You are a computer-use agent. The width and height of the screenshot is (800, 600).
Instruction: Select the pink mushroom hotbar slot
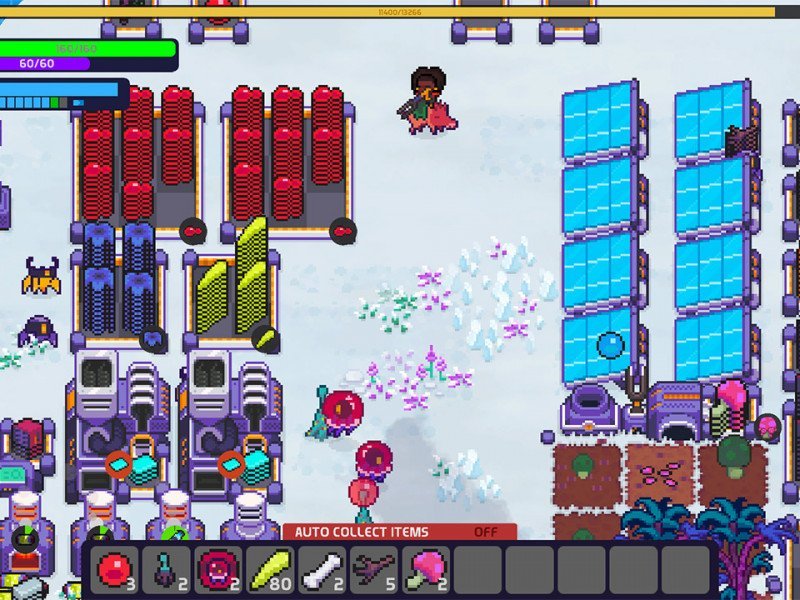click(x=427, y=571)
